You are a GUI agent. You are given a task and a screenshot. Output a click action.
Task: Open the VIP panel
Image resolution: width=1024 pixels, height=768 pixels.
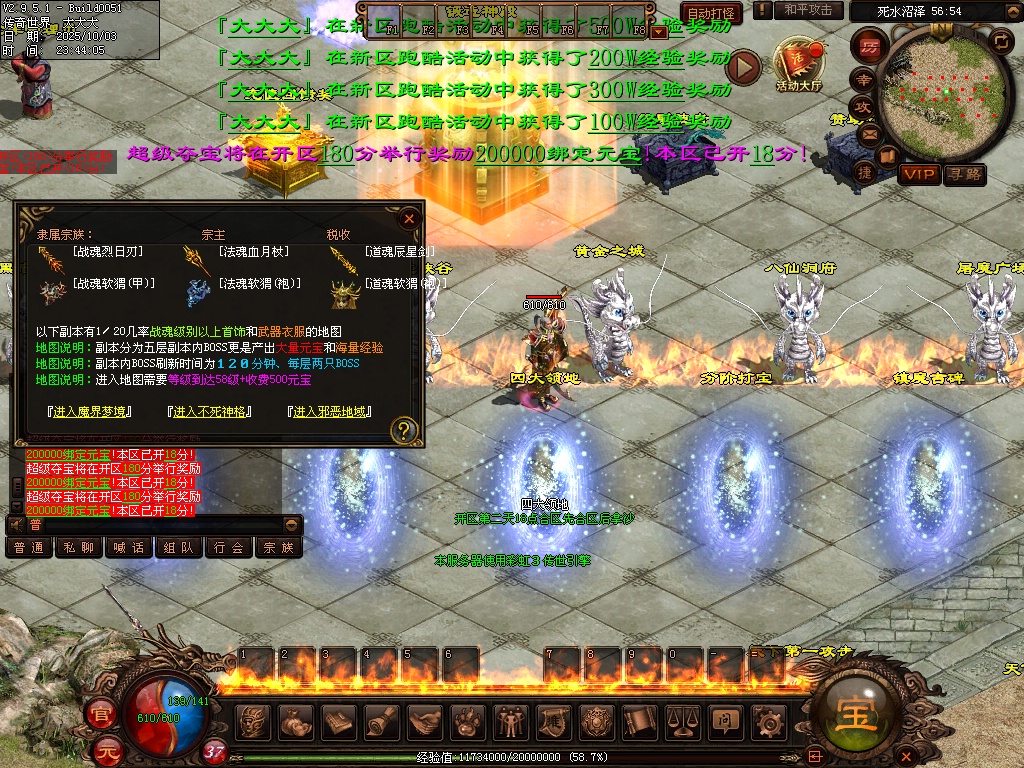(x=919, y=175)
